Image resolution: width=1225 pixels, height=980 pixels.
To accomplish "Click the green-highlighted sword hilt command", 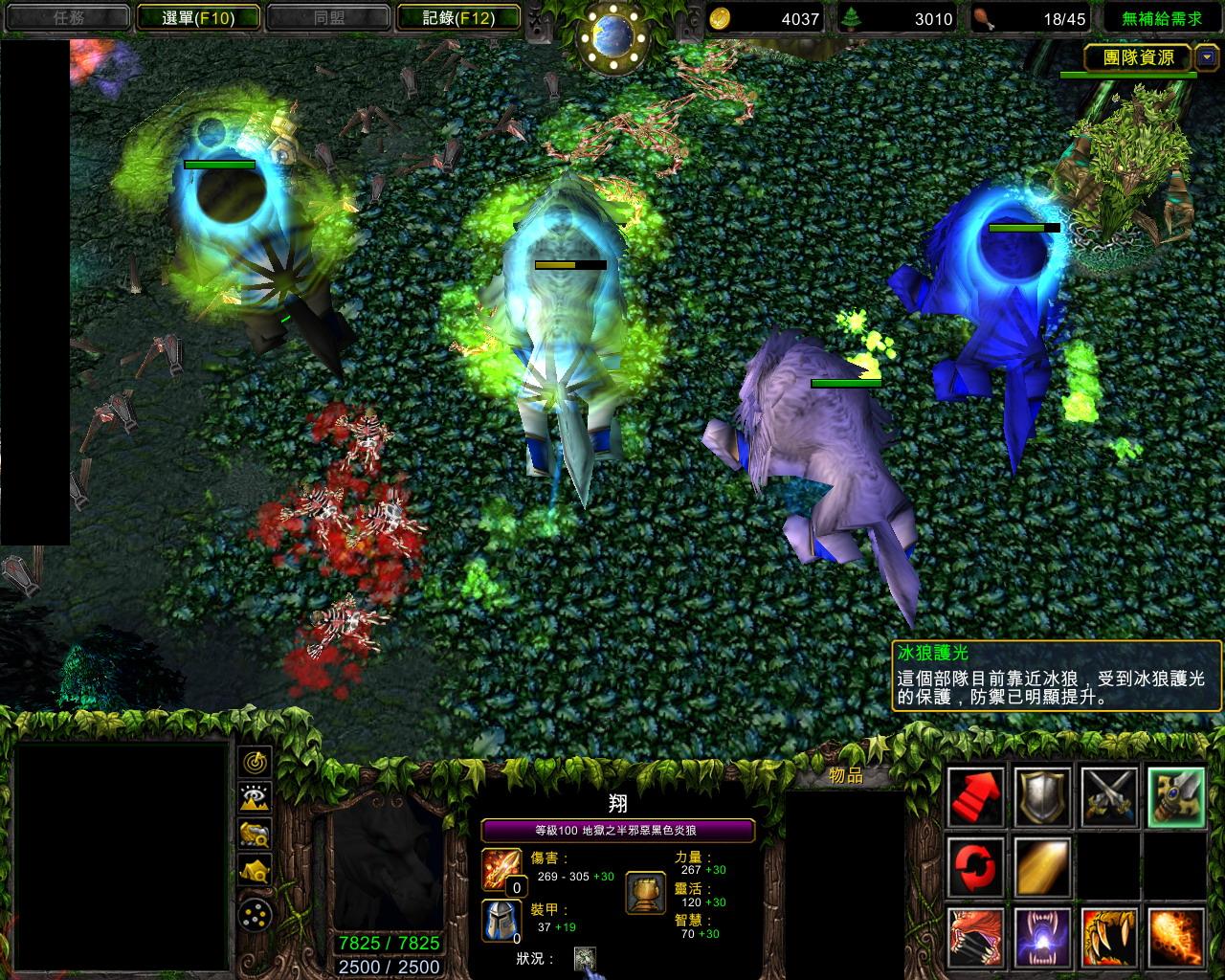I will tap(1176, 796).
